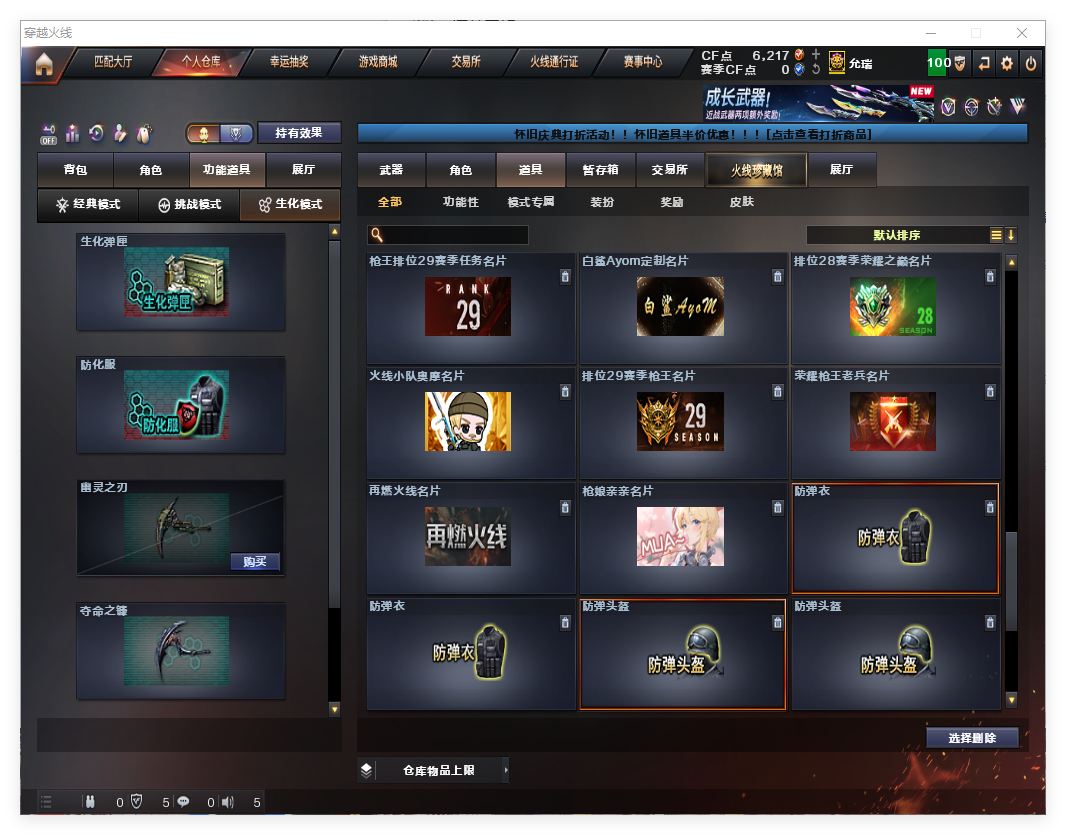This screenshot has width=1066, height=835.
Task: Click the 选择删除 button
Action: (x=971, y=738)
